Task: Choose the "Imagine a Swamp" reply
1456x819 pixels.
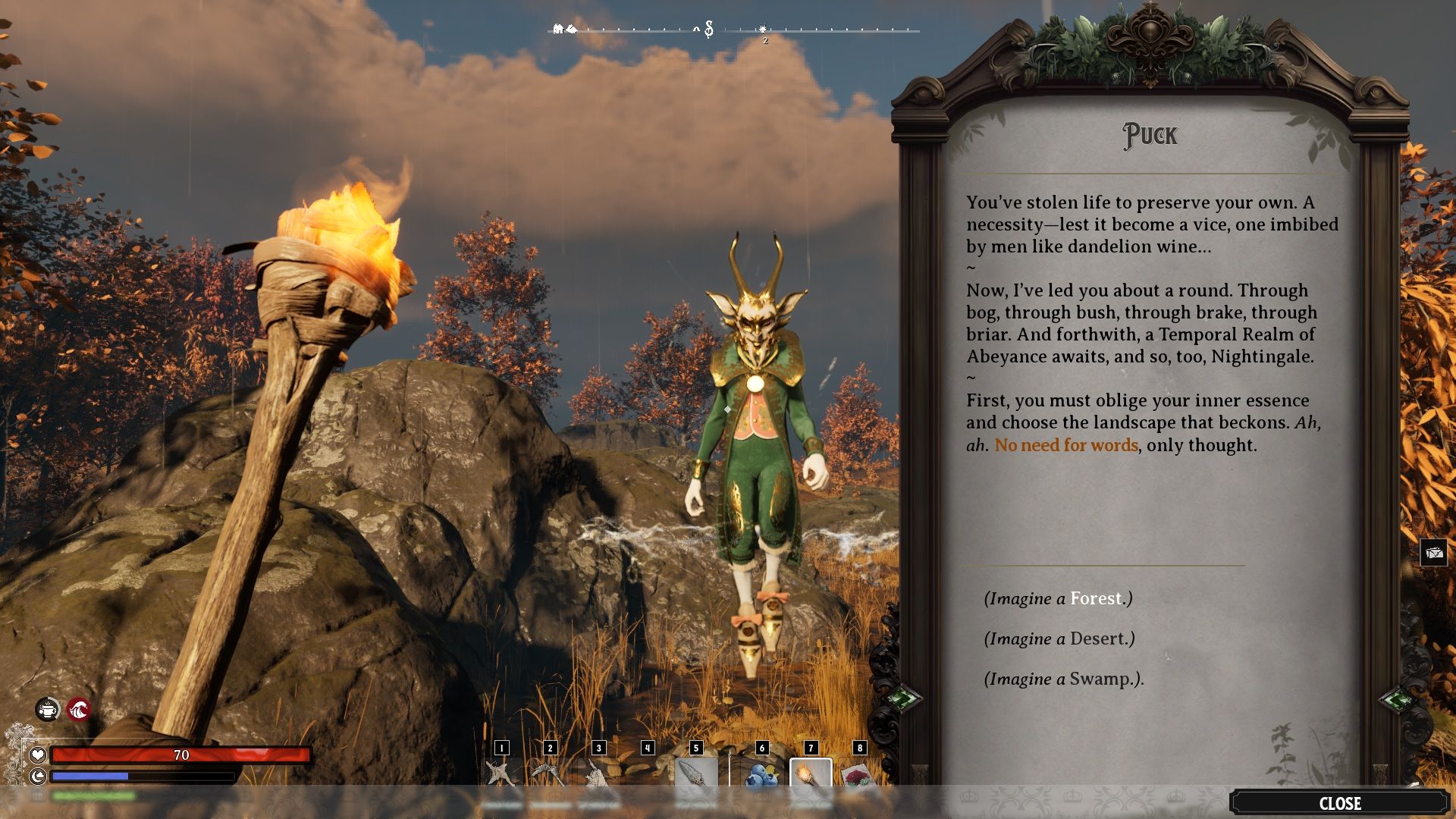Action: coord(1063,679)
